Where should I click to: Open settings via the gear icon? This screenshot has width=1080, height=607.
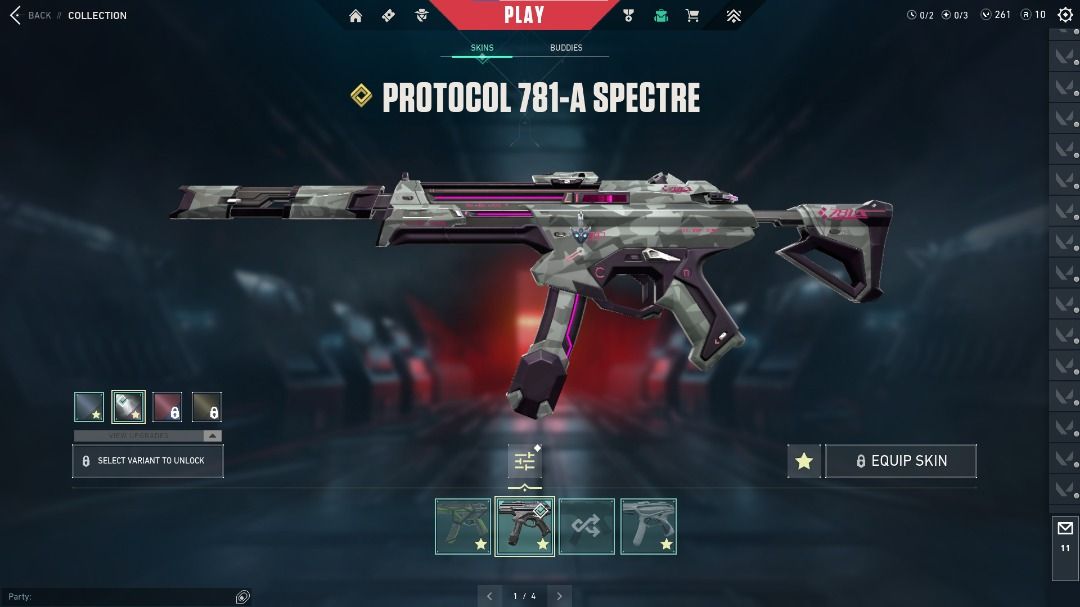coord(1065,15)
